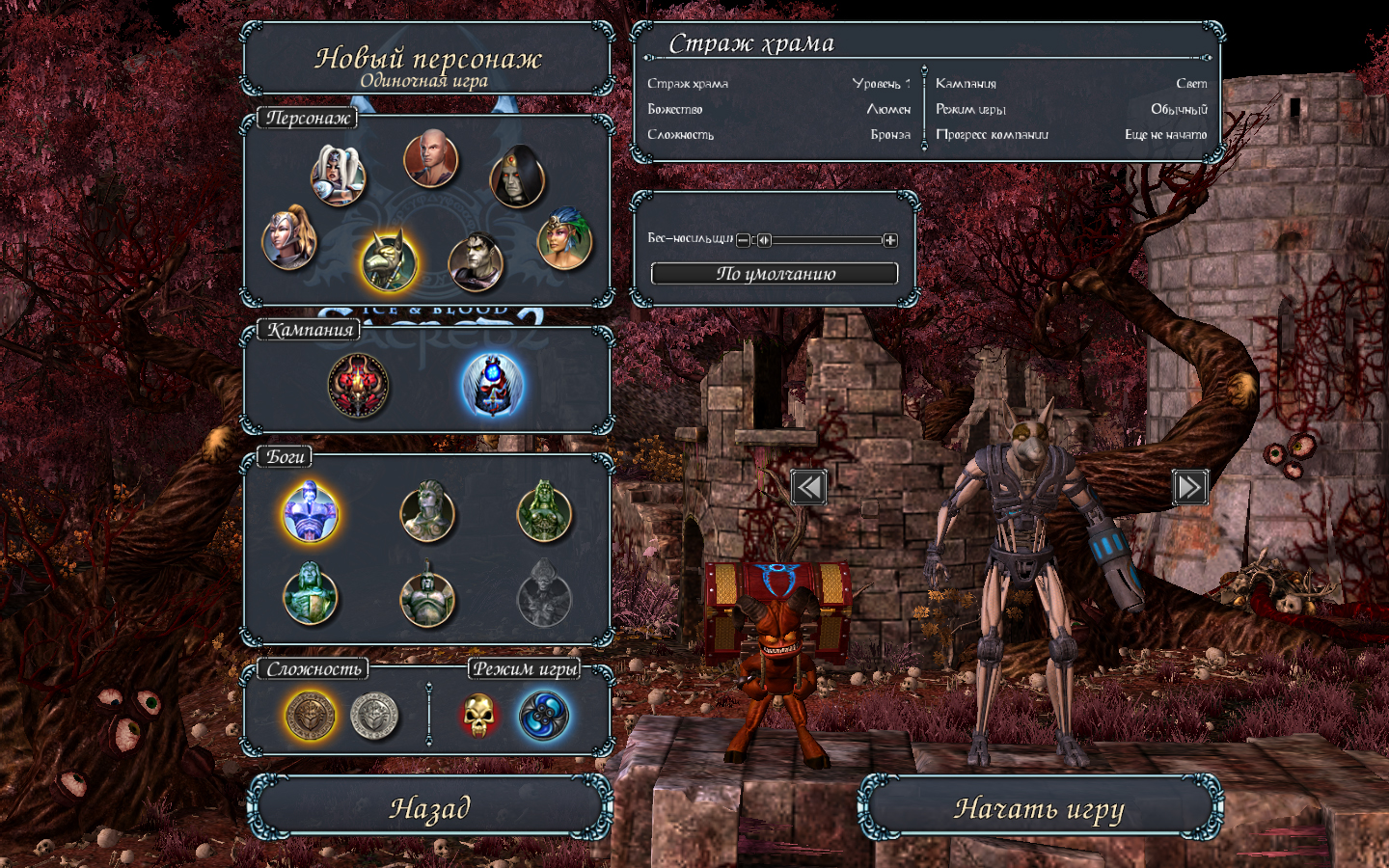1389x868 pixels.
Task: Select the glowing blue Lumen deity icon
Action: click(310, 512)
